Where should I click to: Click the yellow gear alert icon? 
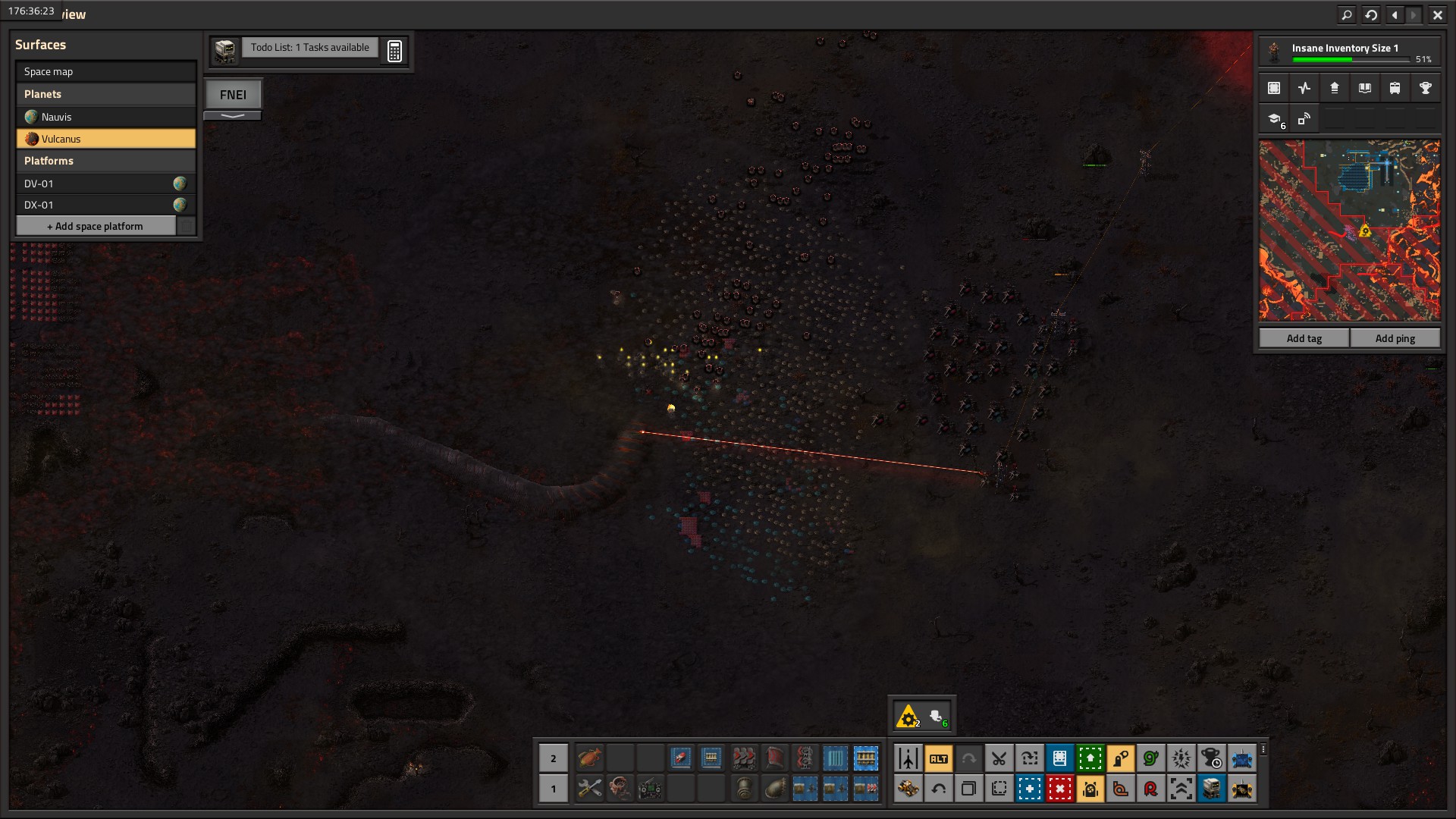tap(908, 716)
